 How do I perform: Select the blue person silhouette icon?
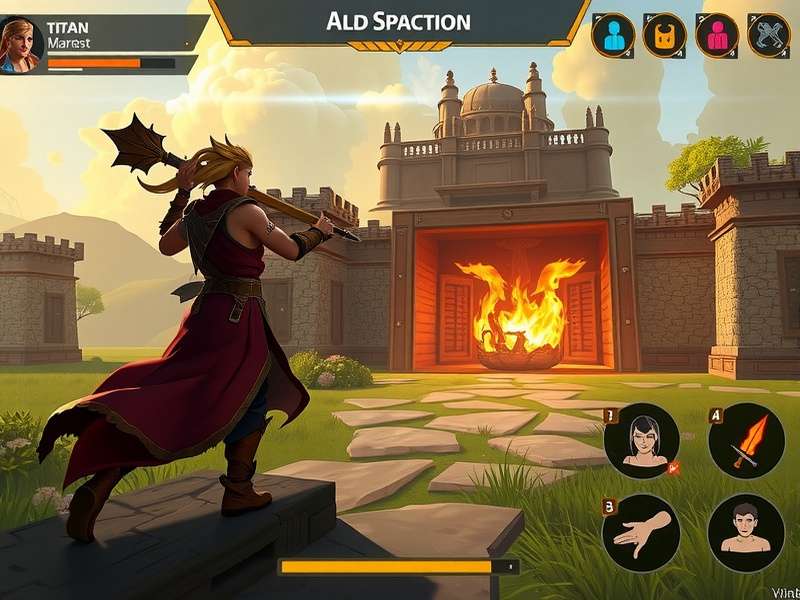(613, 36)
